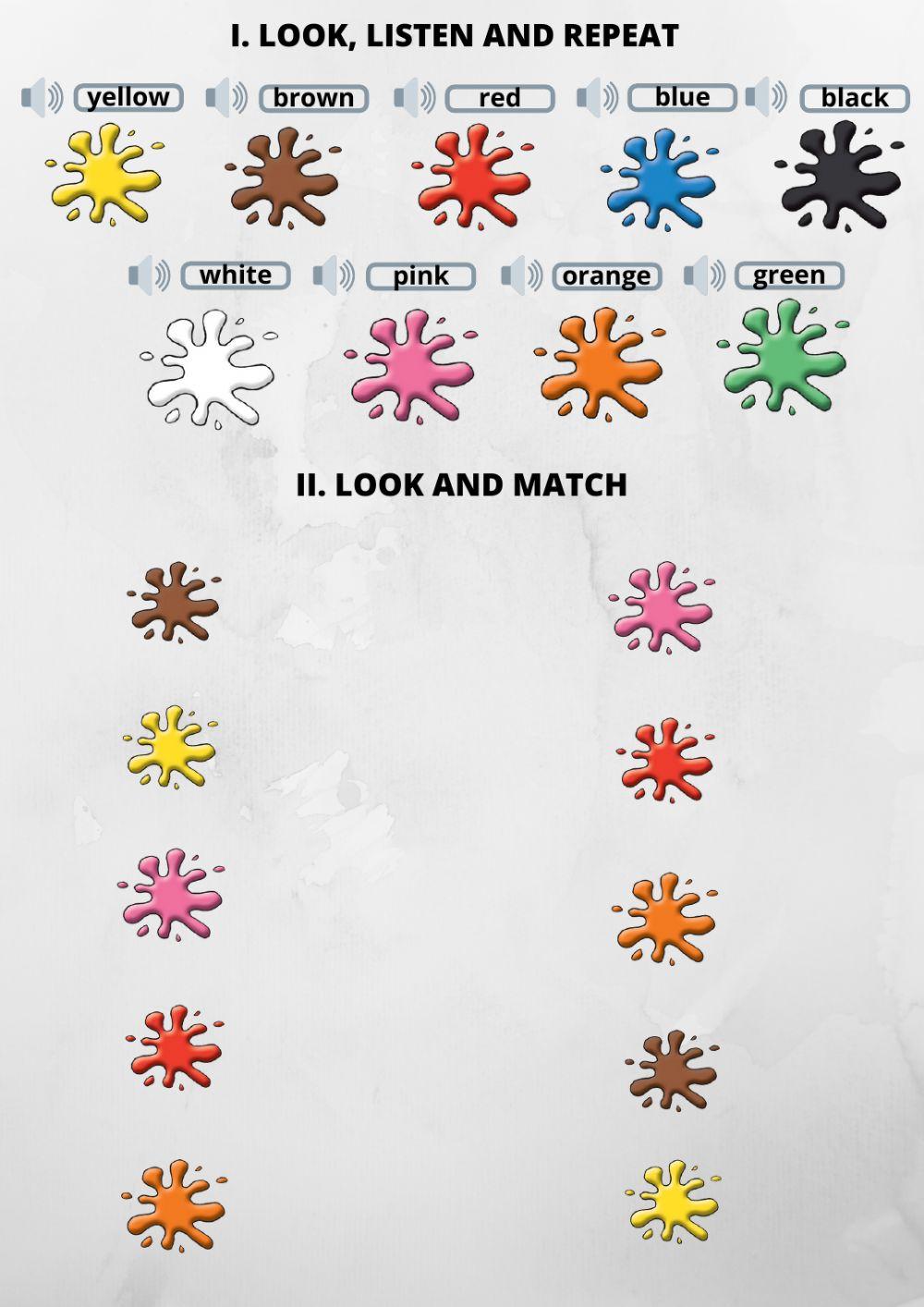924x1307 pixels.
Task: Pick the orange splat in the left match column
Action: (174, 1204)
